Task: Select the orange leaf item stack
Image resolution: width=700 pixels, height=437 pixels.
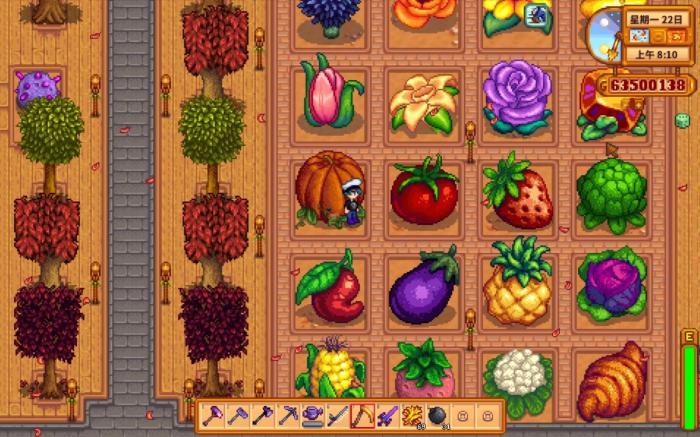Action: pos(414,413)
